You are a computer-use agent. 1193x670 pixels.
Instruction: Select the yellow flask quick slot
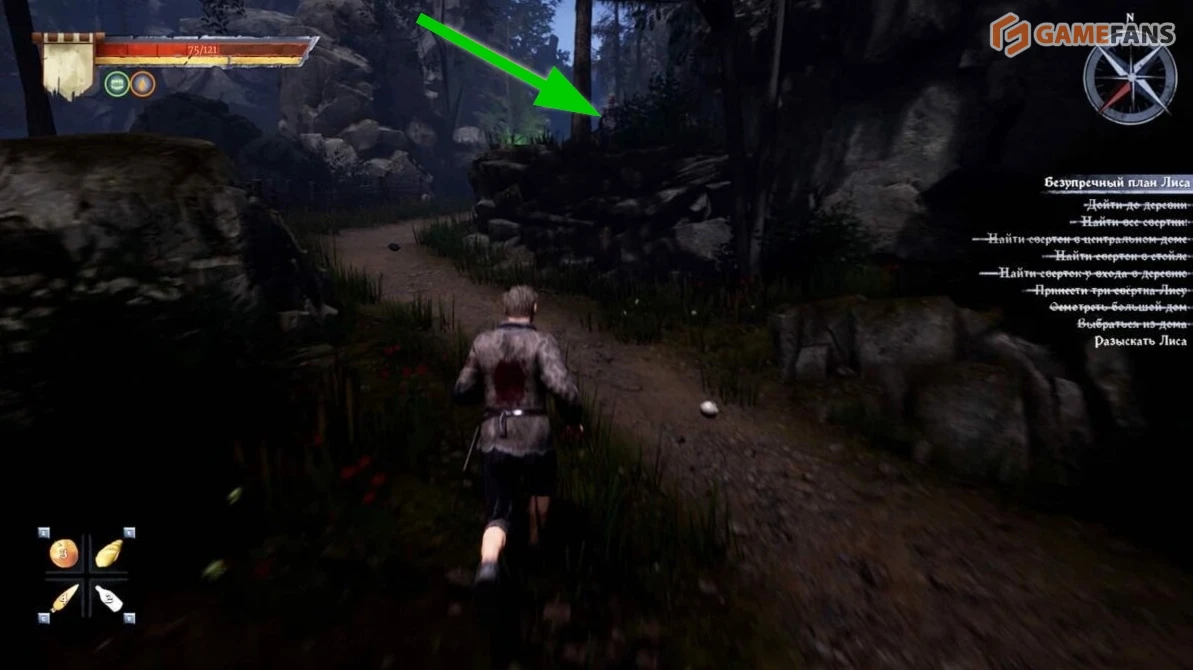pyautogui.click(x=63, y=598)
